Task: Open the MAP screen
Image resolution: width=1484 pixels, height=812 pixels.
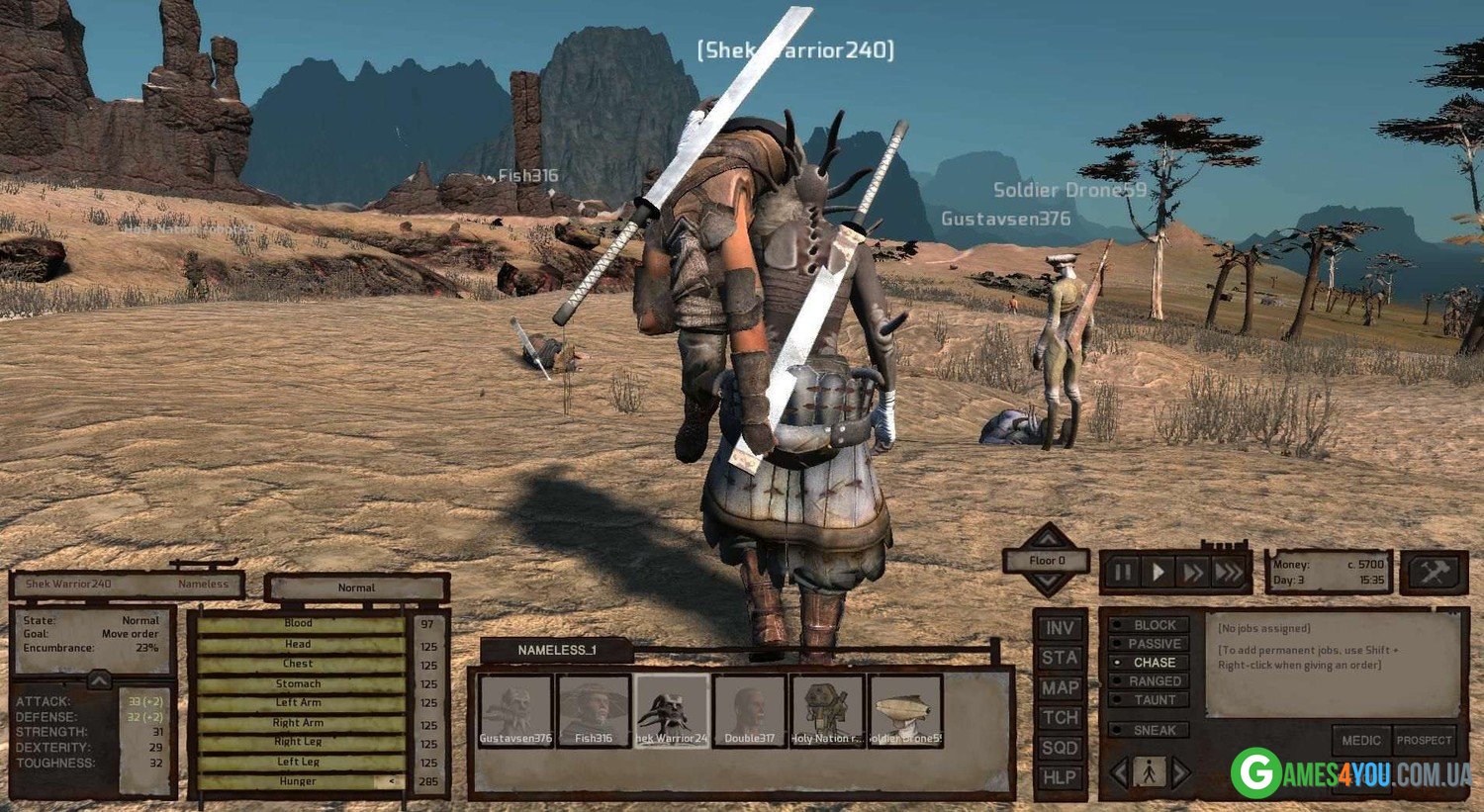Action: 1060,687
